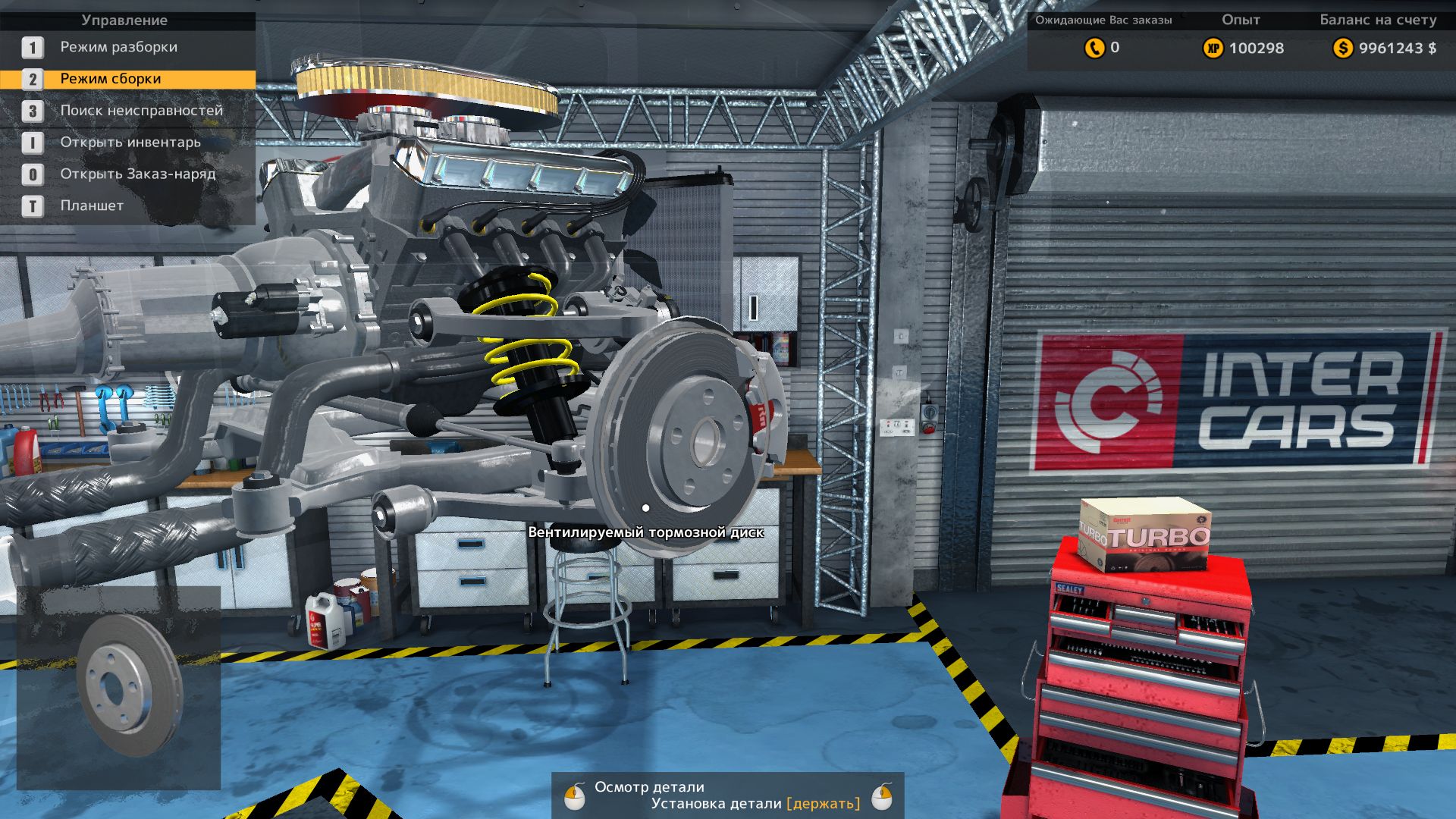Viewport: 1456px width, 819px height.
Task: Activate Поиск неисправностей mode
Action: (x=141, y=111)
